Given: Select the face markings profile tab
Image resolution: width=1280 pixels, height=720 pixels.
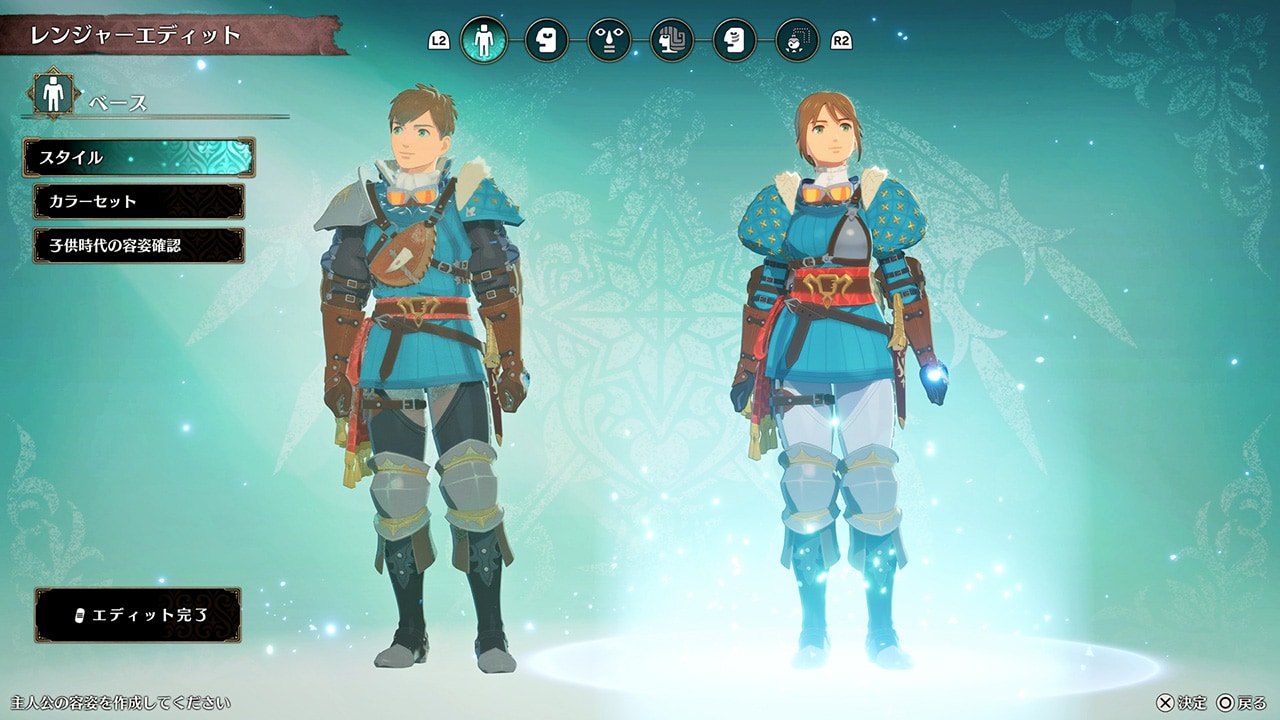Looking at the screenshot, I should pyautogui.click(x=734, y=40).
